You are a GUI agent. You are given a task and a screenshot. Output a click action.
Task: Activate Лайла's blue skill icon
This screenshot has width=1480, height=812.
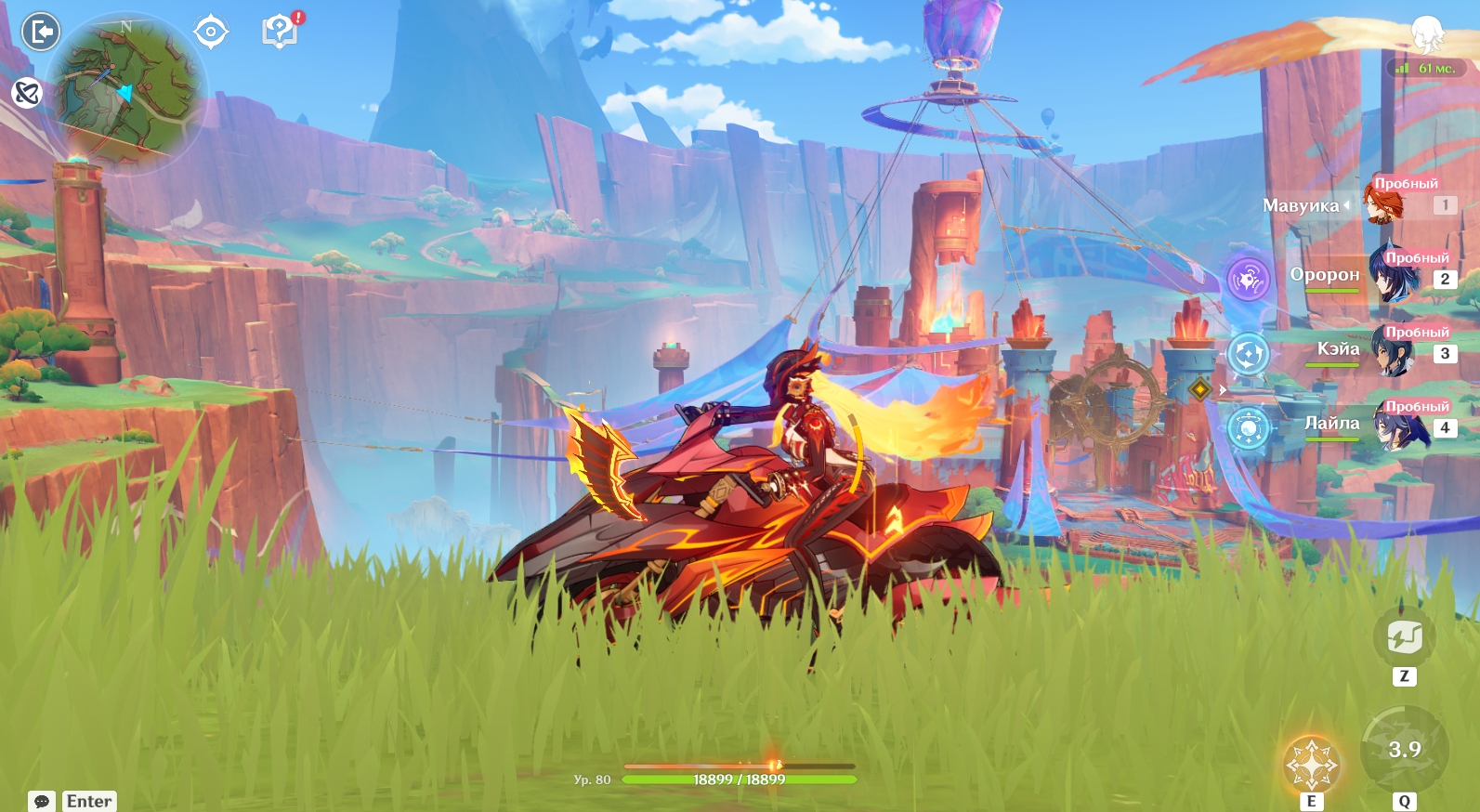point(1248,428)
